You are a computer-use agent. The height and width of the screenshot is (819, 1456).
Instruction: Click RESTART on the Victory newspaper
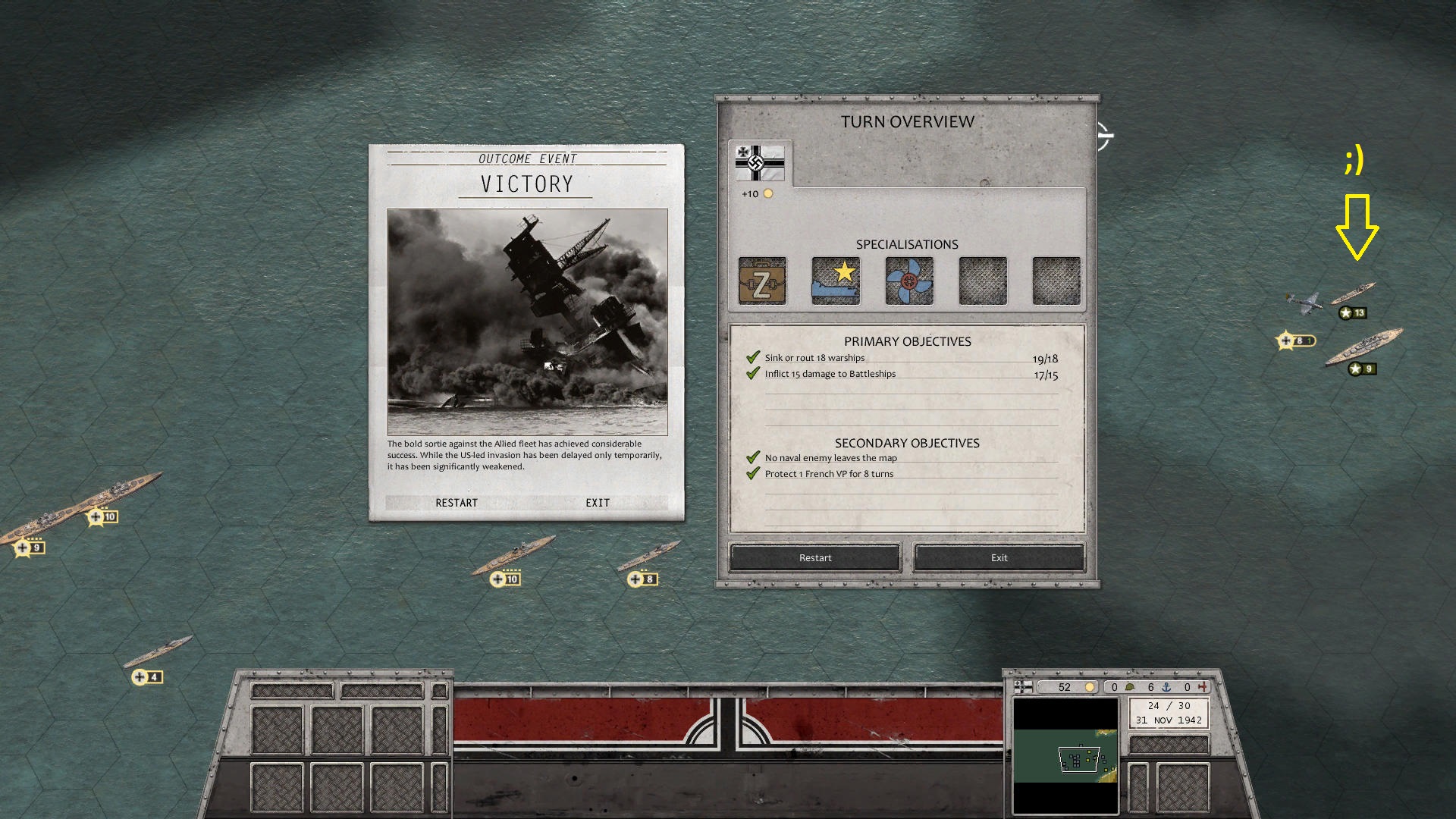[x=457, y=503]
